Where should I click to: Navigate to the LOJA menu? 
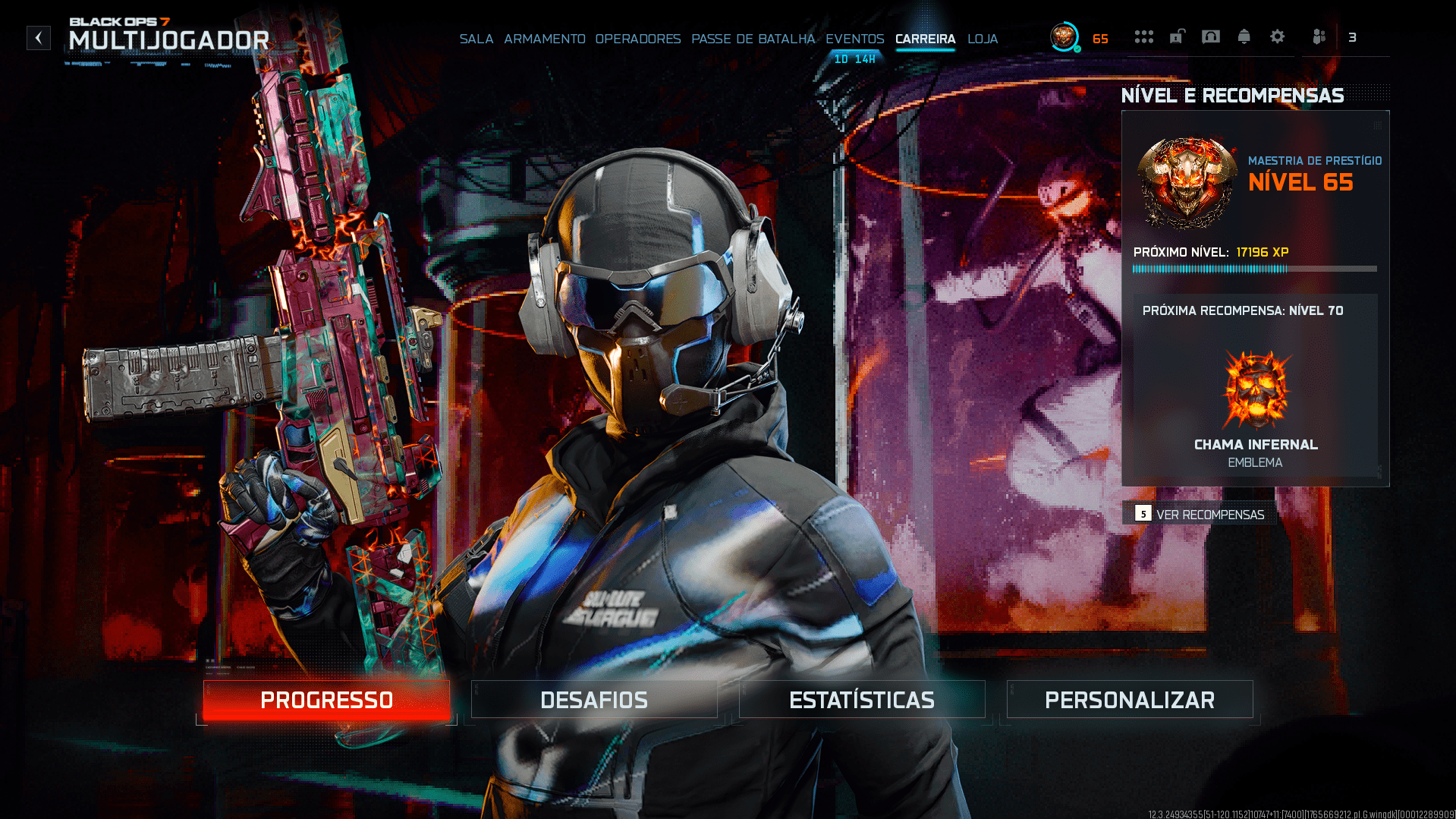[983, 39]
